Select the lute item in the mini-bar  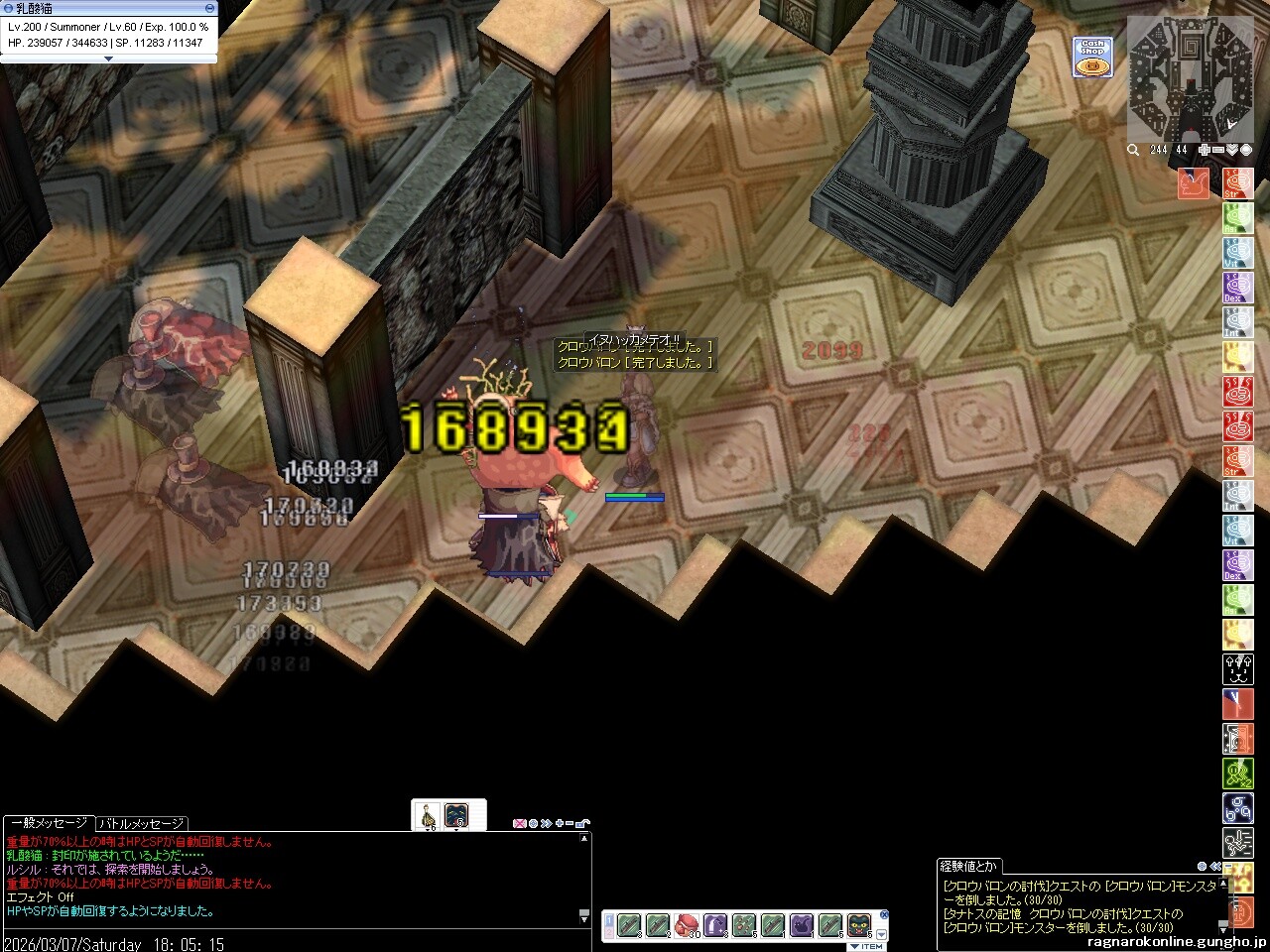pyautogui.click(x=429, y=814)
